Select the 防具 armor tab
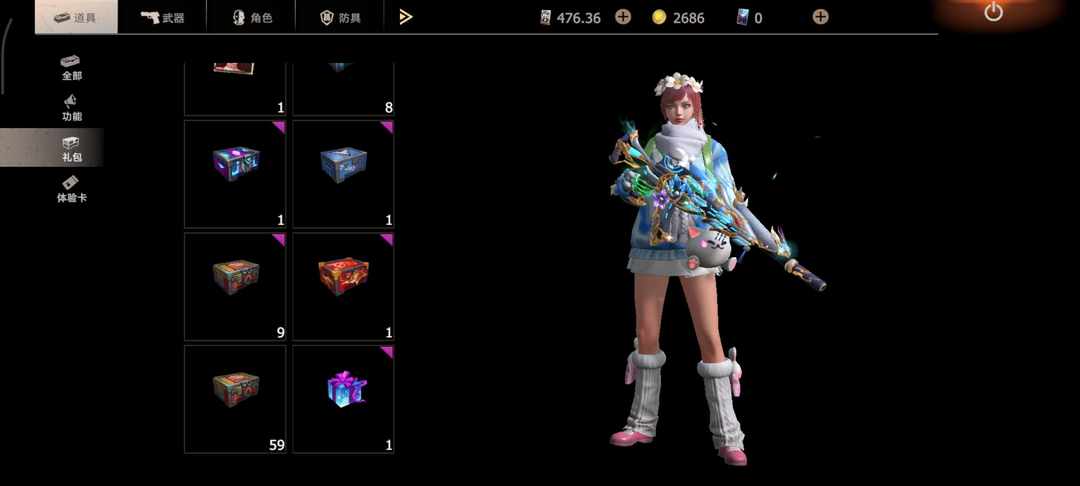 pyautogui.click(x=339, y=17)
